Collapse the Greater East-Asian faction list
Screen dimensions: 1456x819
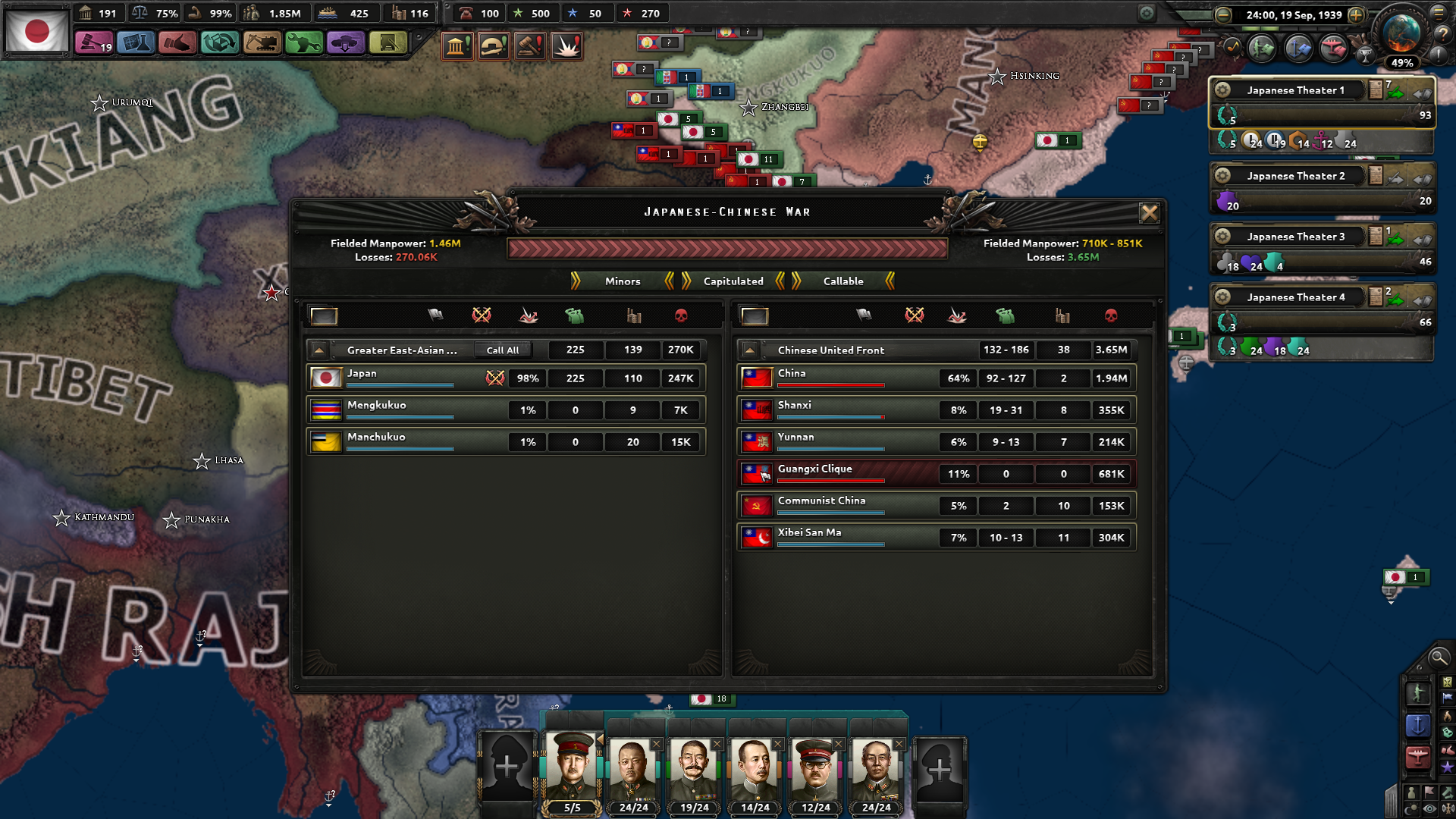tap(318, 350)
